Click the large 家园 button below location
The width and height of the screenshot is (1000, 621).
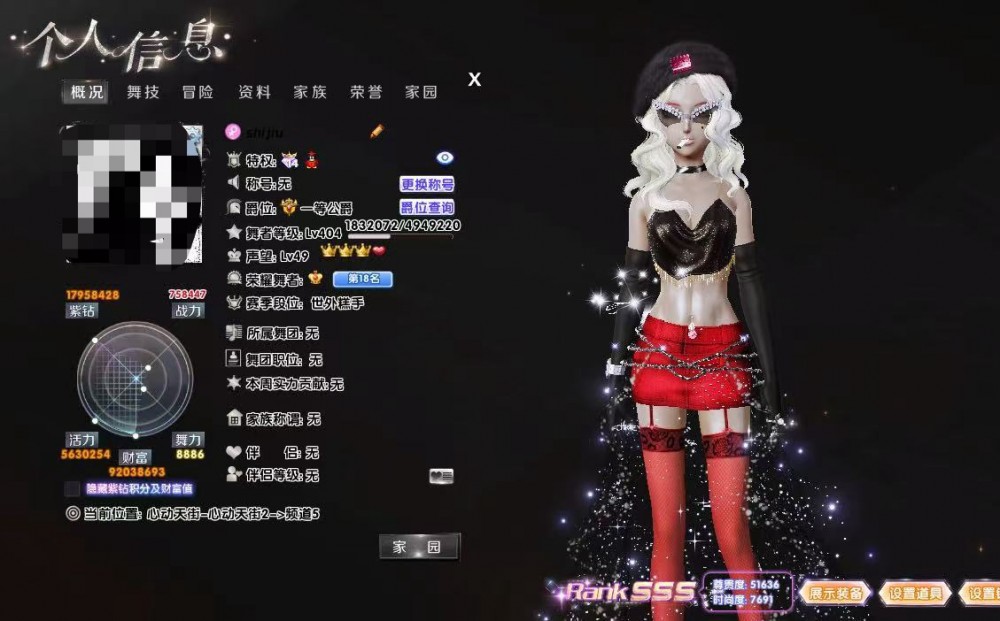419,546
